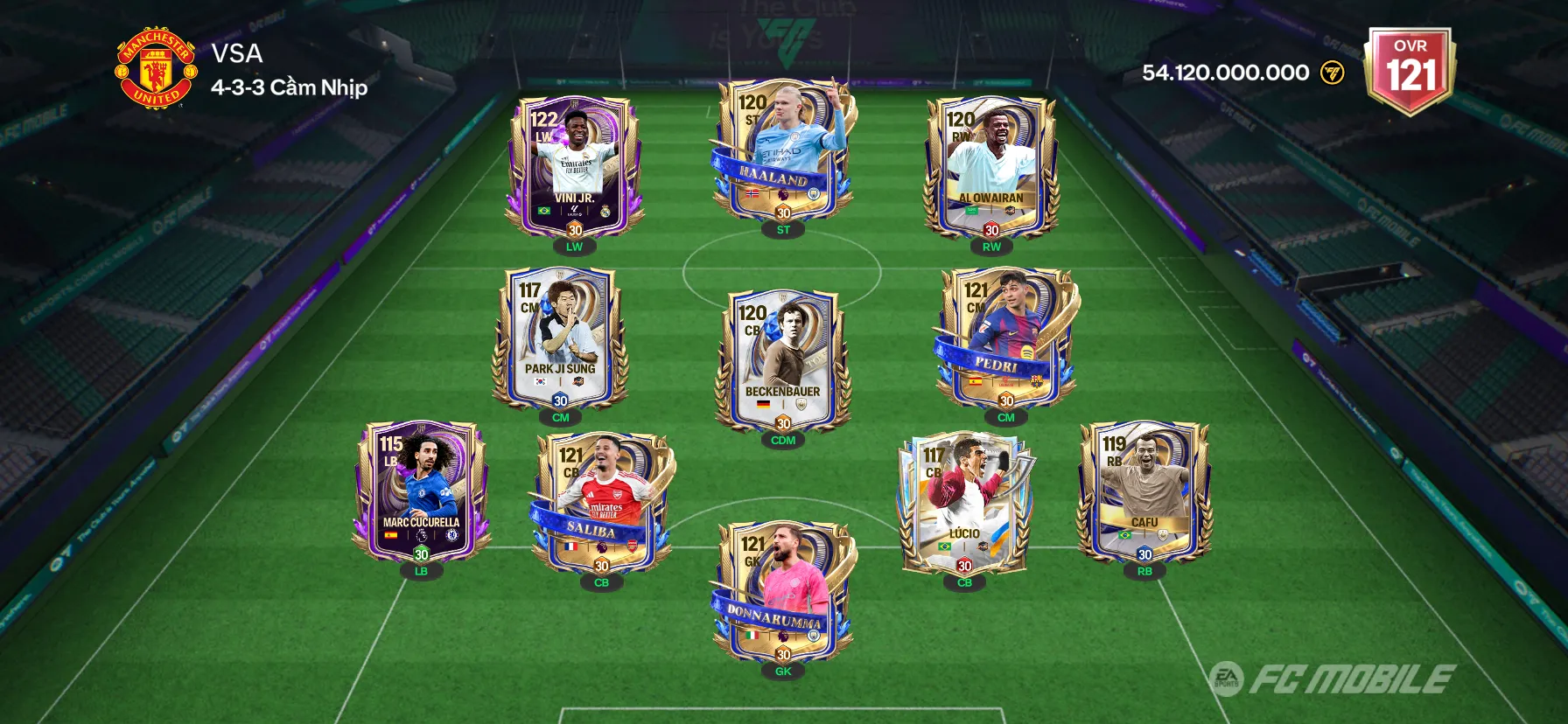Select the Vini Jr. LW card
The width and height of the screenshot is (1568, 724).
point(574,167)
